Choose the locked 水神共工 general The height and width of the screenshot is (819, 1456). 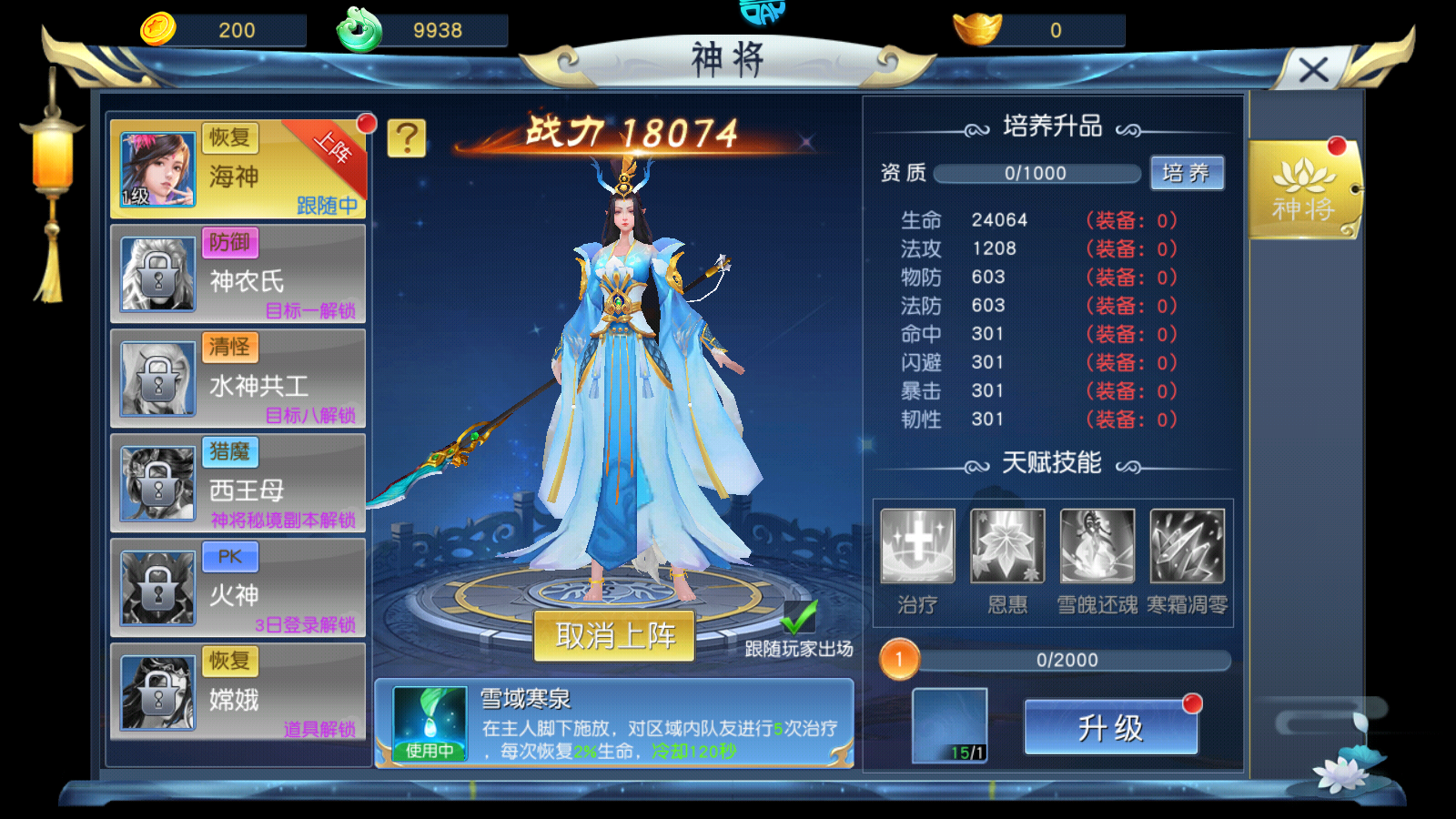coord(238,379)
